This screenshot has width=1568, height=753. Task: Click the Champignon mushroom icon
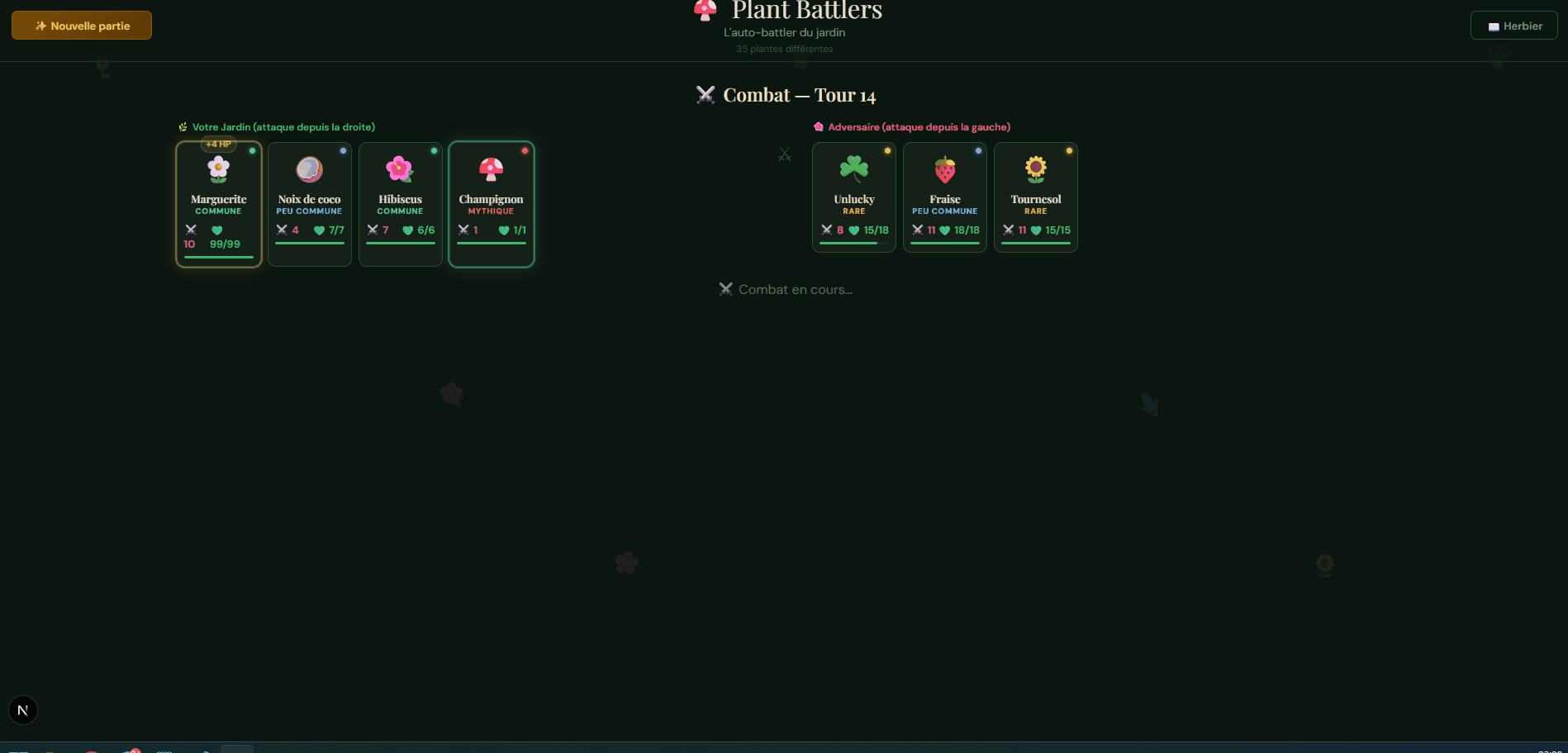[x=492, y=169]
